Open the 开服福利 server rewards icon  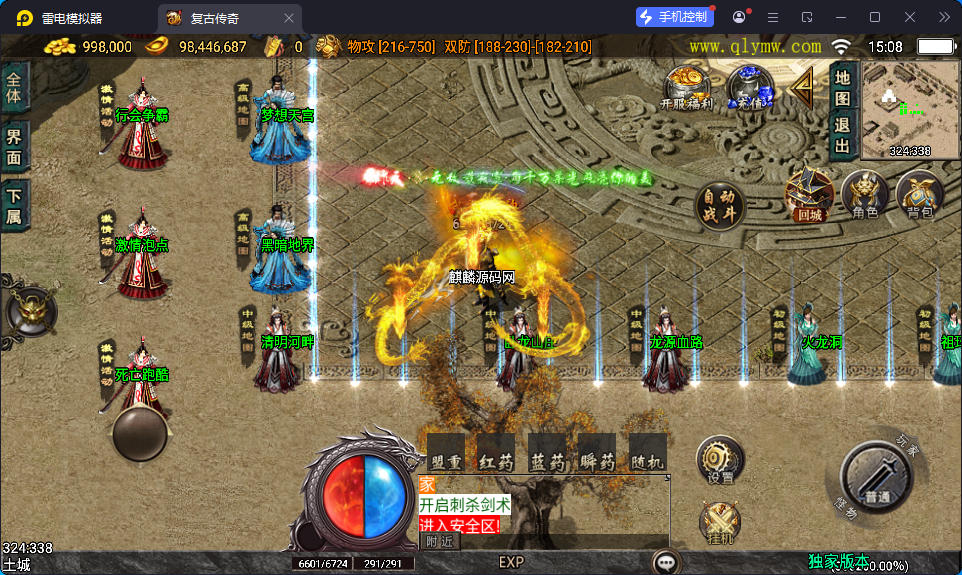click(686, 88)
